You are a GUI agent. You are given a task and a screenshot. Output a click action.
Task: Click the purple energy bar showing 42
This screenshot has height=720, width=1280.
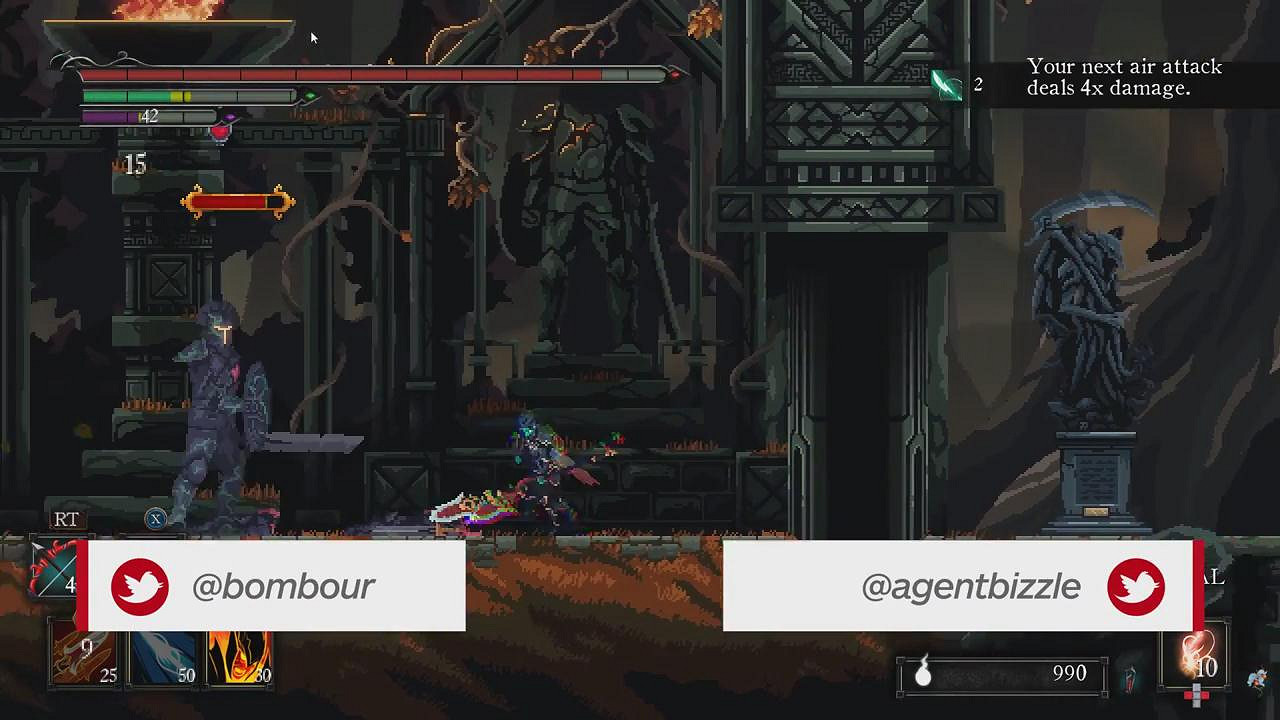click(130, 116)
